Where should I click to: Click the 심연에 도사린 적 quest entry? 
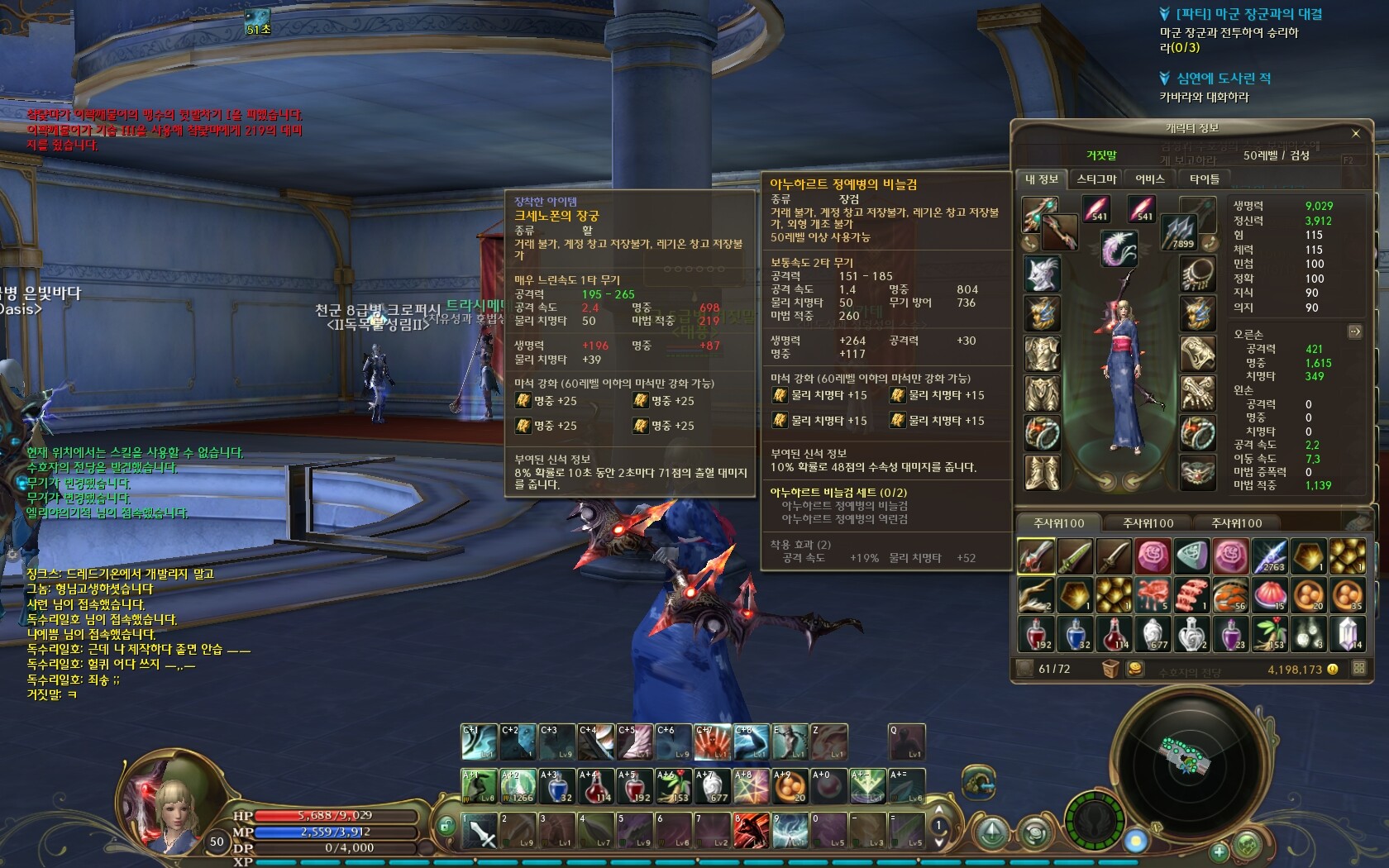[x=1223, y=79]
